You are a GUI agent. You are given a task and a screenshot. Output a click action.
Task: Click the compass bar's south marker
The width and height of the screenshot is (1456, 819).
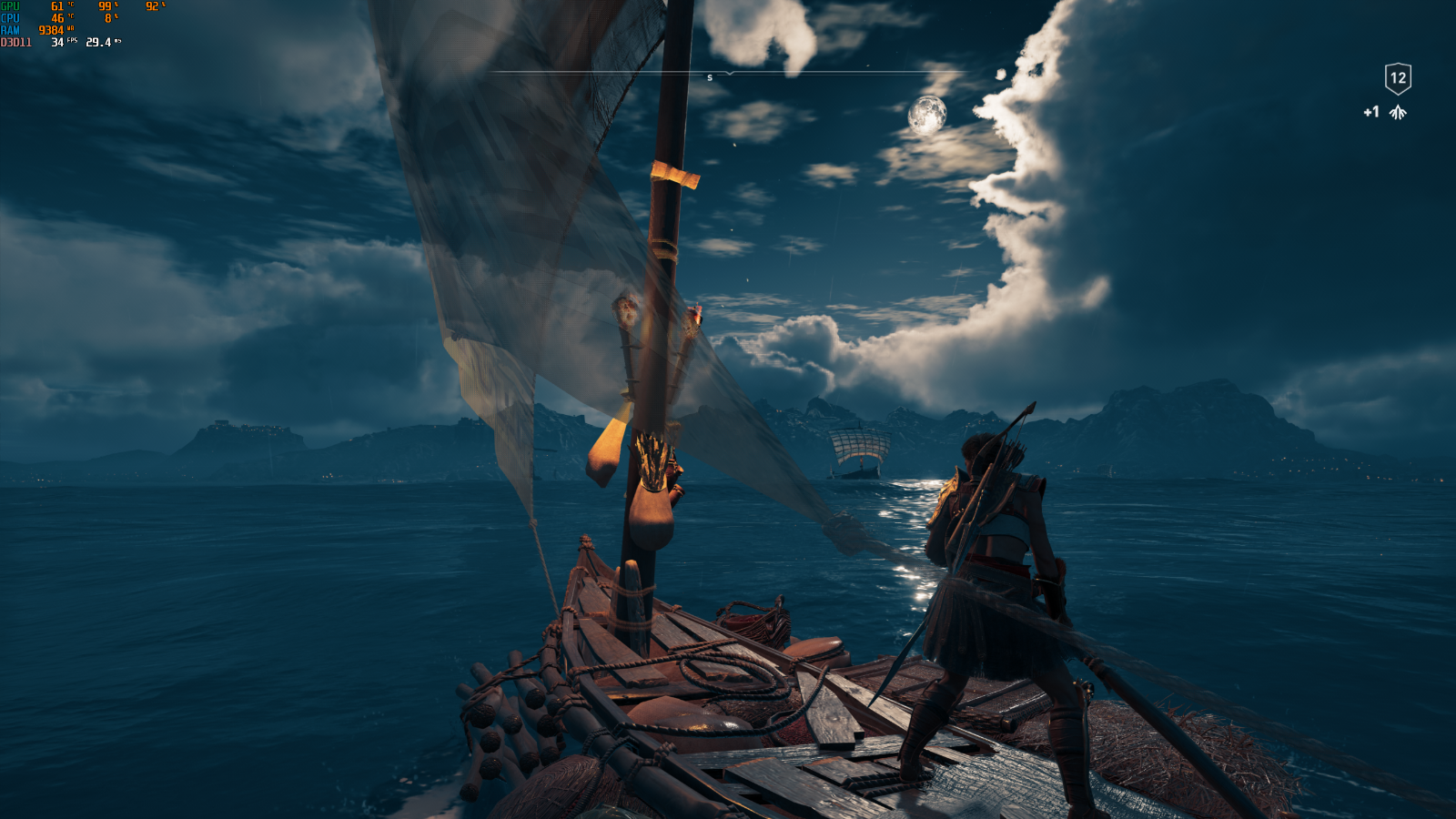tap(710, 78)
